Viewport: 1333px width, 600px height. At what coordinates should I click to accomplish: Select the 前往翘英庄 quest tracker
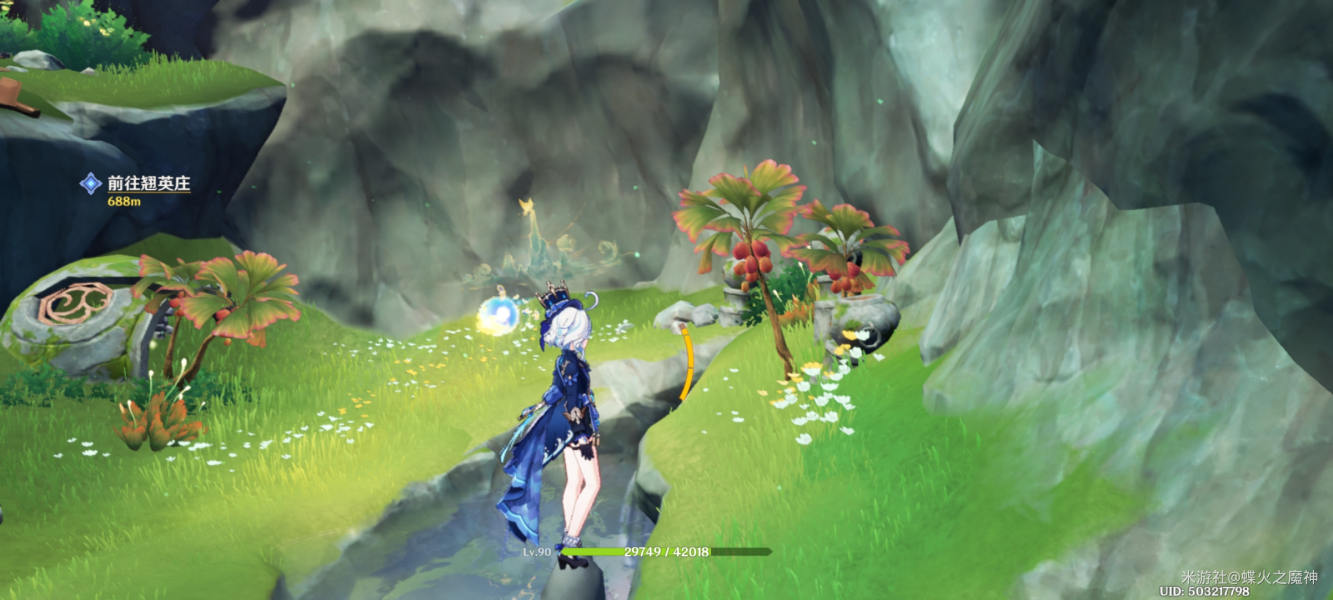point(147,184)
